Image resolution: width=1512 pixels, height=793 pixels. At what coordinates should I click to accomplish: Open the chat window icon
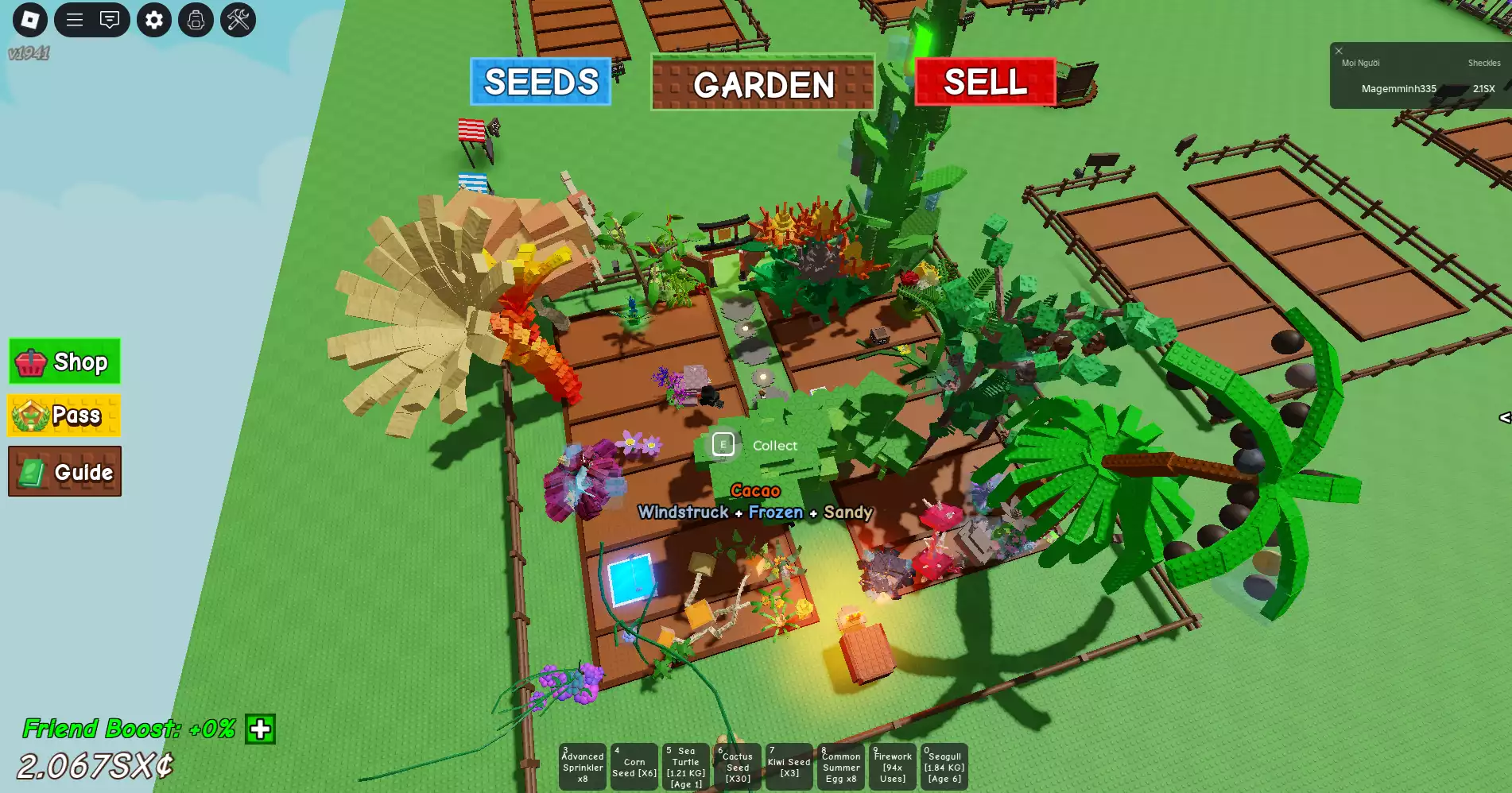click(110, 20)
